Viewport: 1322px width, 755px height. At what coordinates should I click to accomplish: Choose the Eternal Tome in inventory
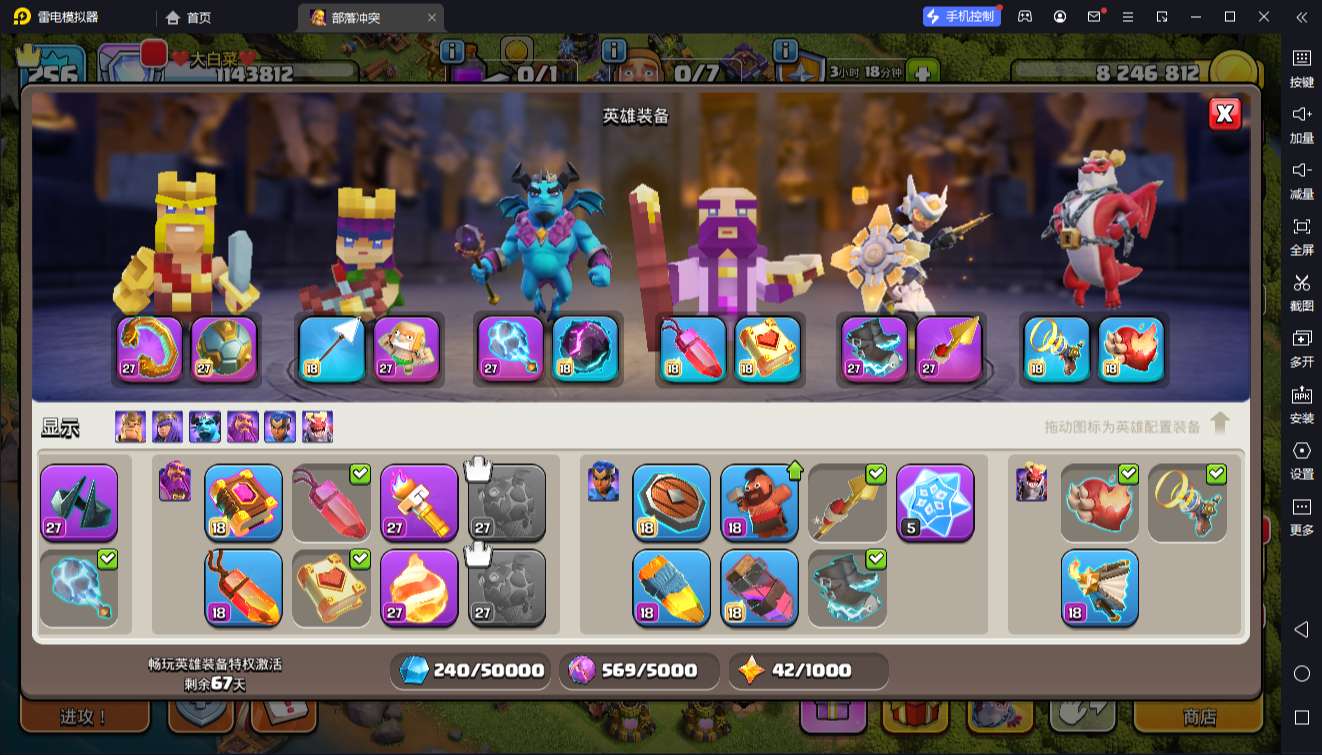coord(243,502)
